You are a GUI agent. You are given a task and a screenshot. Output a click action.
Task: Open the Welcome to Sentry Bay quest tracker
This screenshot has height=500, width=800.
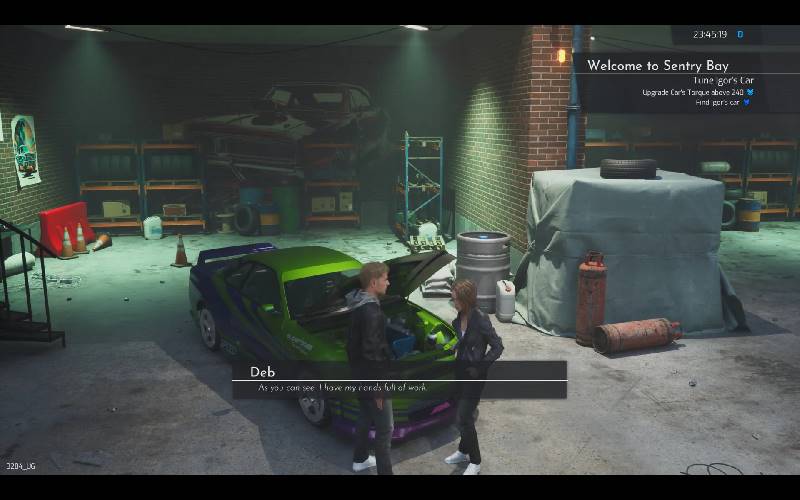[x=658, y=65]
